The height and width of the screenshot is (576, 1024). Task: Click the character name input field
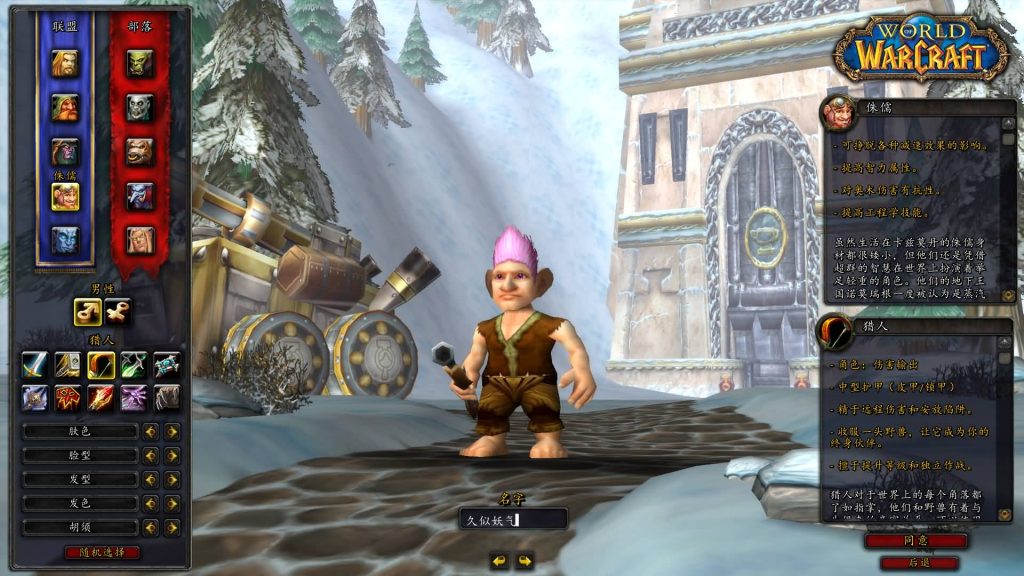[x=513, y=518]
